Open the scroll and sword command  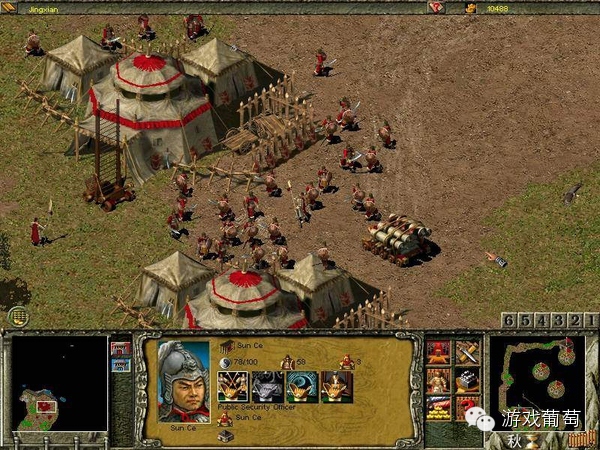(x=467, y=352)
